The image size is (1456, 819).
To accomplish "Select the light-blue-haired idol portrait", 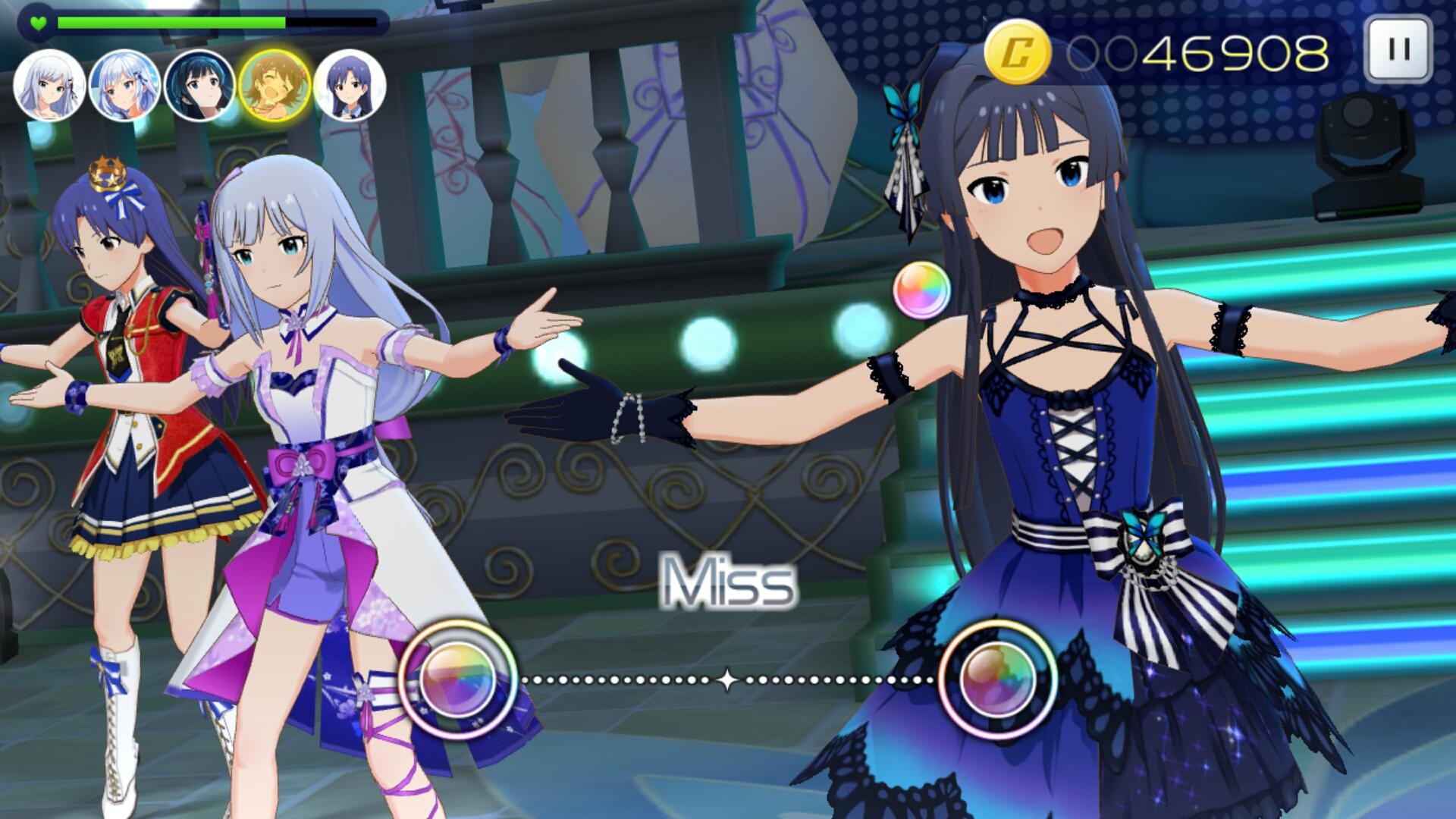I will tap(125, 85).
